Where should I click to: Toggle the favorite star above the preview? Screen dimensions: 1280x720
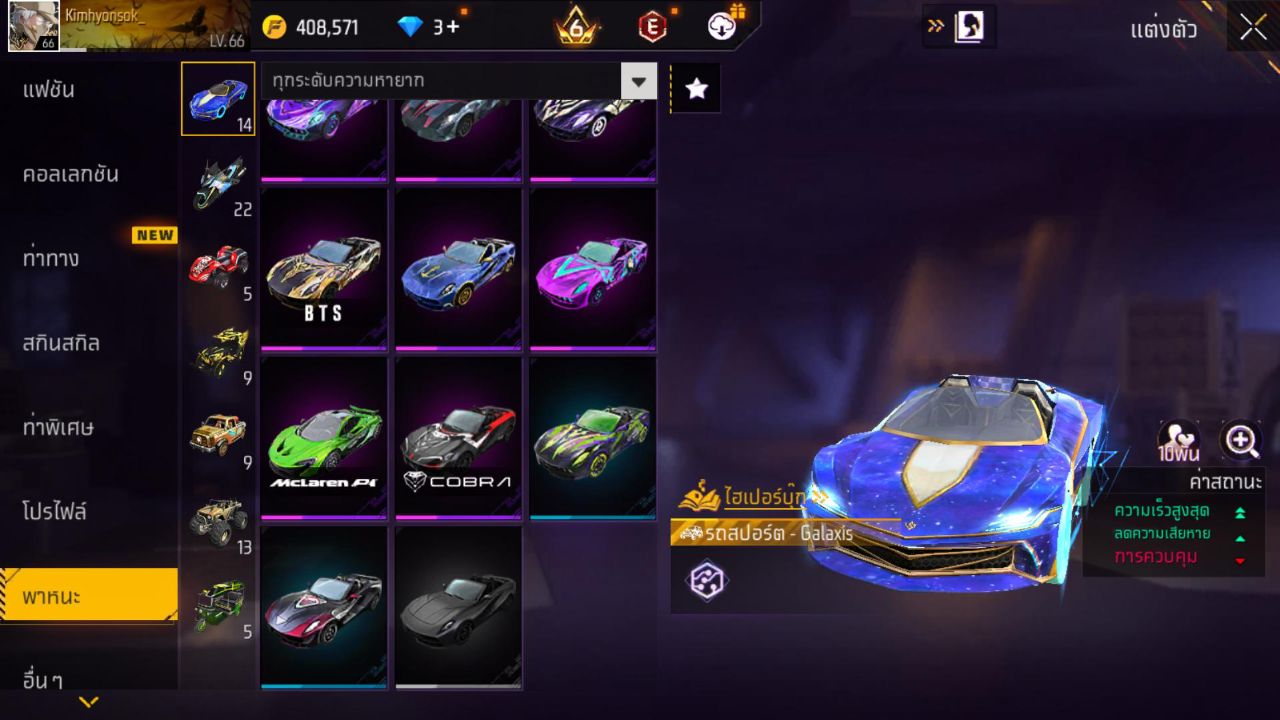(x=696, y=88)
